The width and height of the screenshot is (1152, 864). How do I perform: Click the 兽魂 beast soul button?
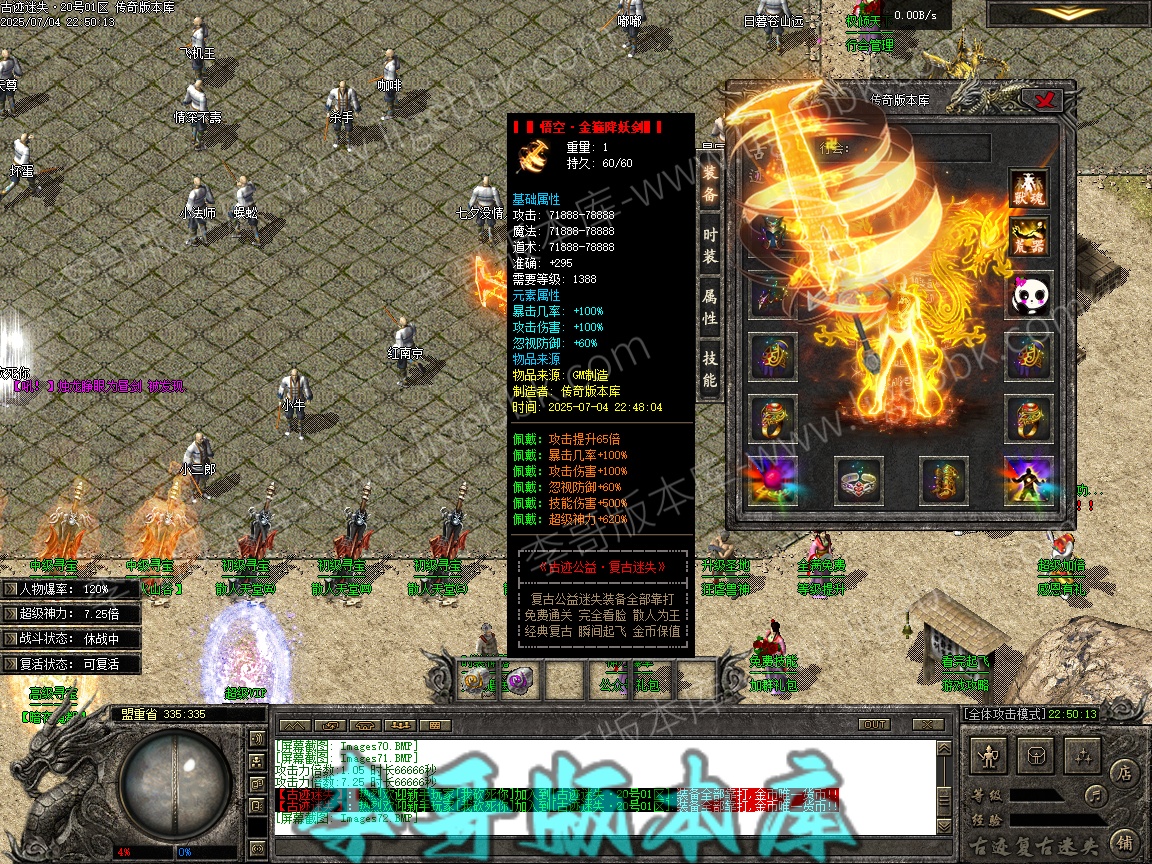click(1028, 190)
